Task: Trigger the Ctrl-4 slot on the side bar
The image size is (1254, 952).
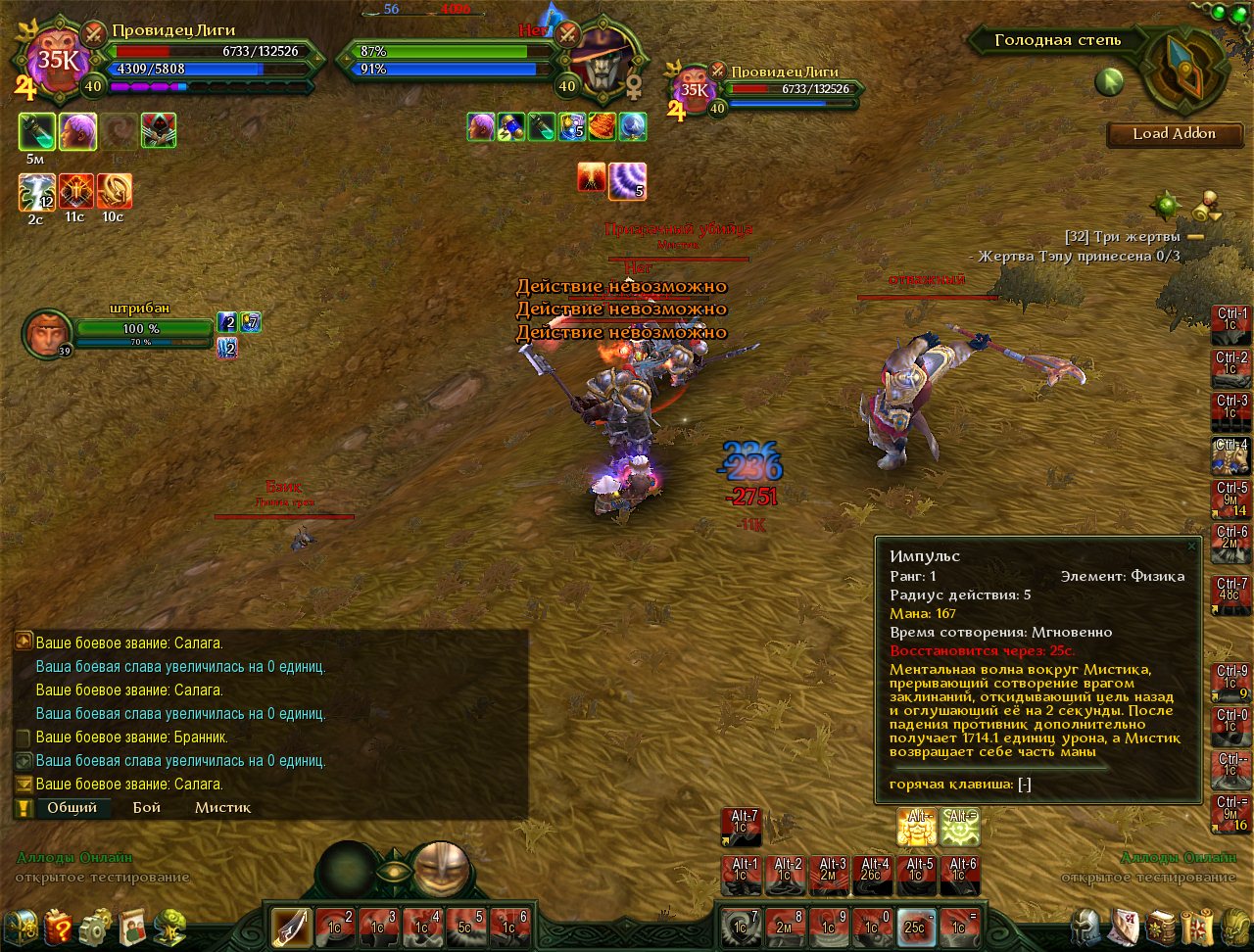Action: [1230, 456]
